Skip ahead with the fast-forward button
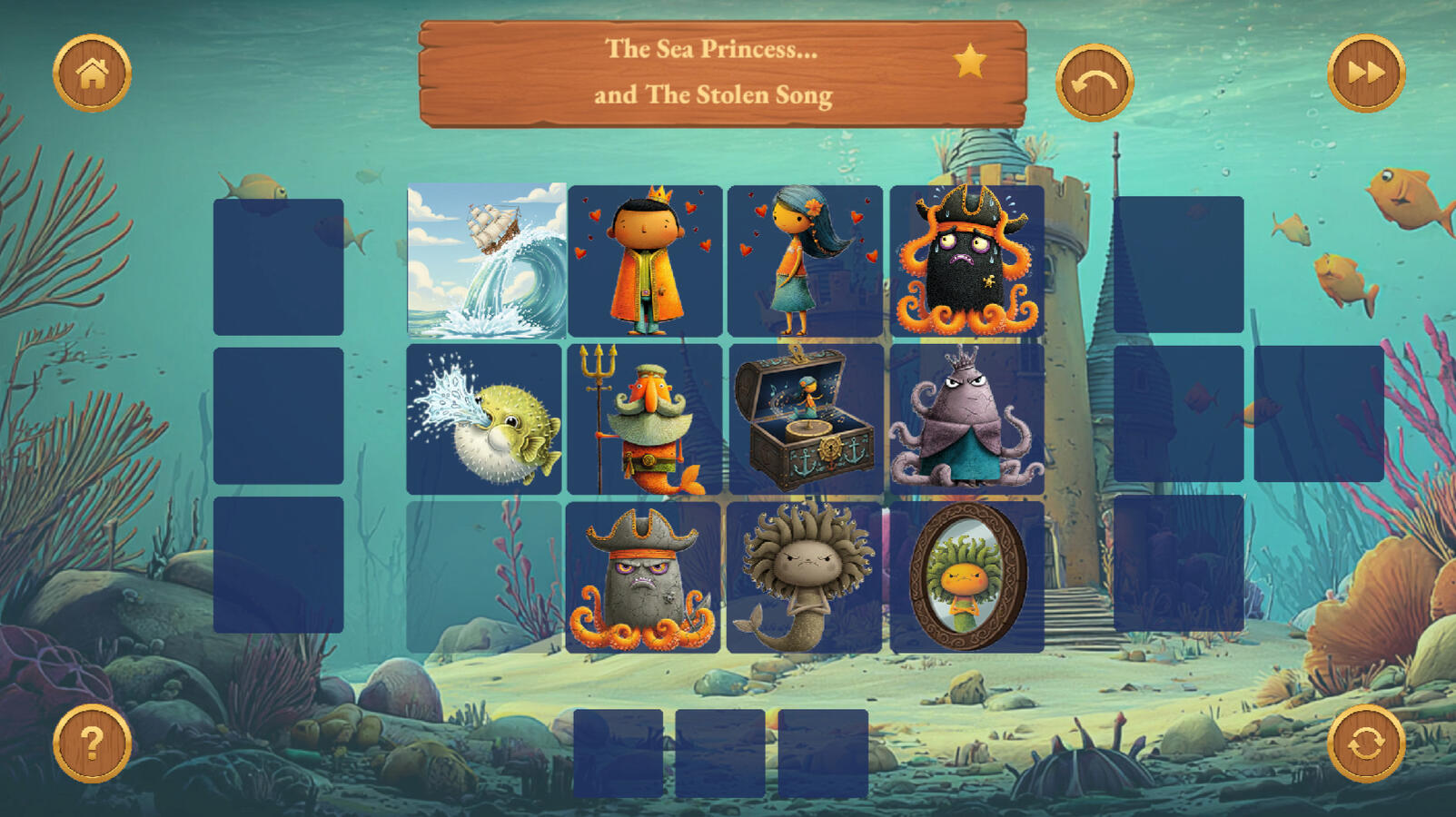 [1365, 74]
